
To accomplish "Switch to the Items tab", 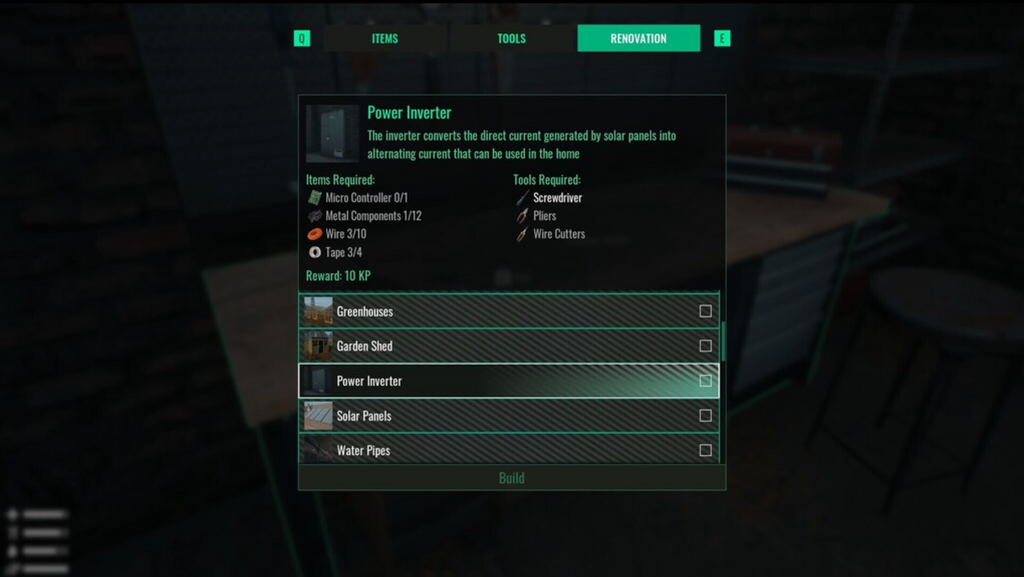I will tap(385, 39).
